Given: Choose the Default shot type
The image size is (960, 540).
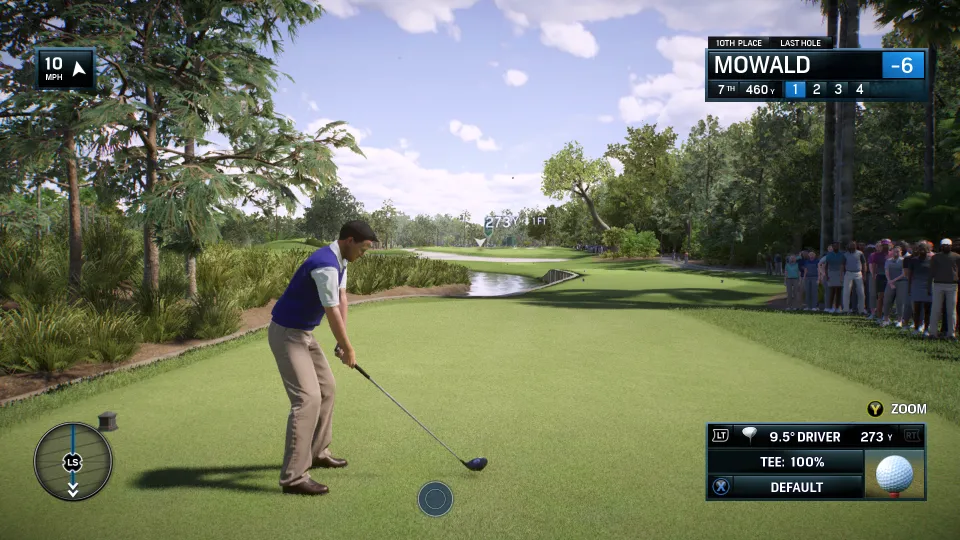Looking at the screenshot, I should [796, 487].
